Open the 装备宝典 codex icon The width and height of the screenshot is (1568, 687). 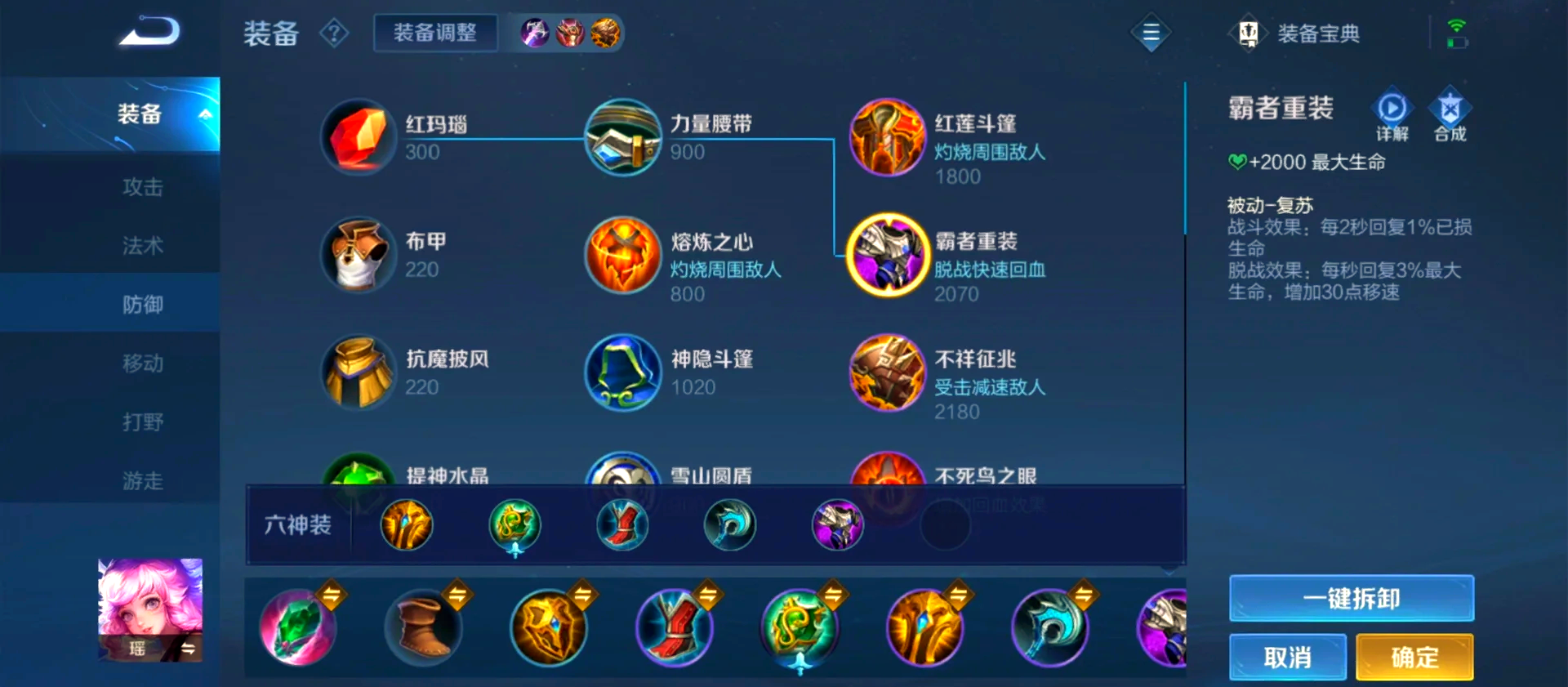point(1249,33)
